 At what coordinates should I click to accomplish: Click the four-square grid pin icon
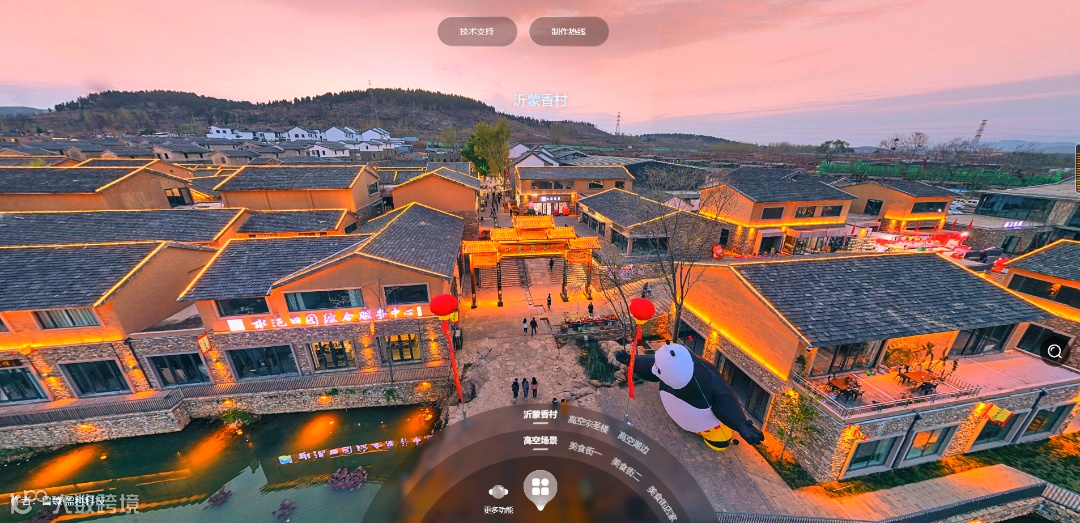(540, 486)
